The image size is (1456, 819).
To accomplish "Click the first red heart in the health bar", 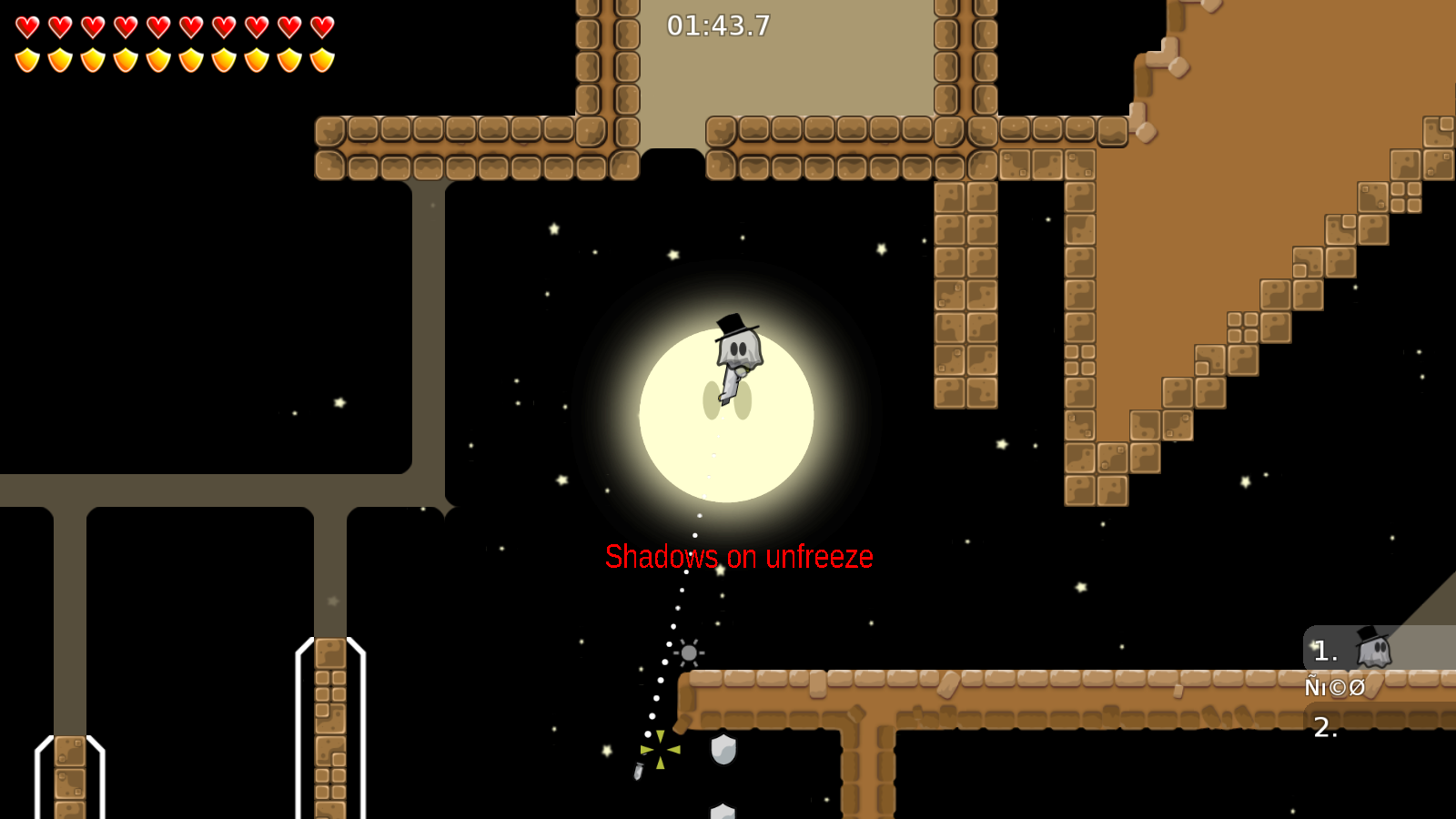I will coord(26,26).
